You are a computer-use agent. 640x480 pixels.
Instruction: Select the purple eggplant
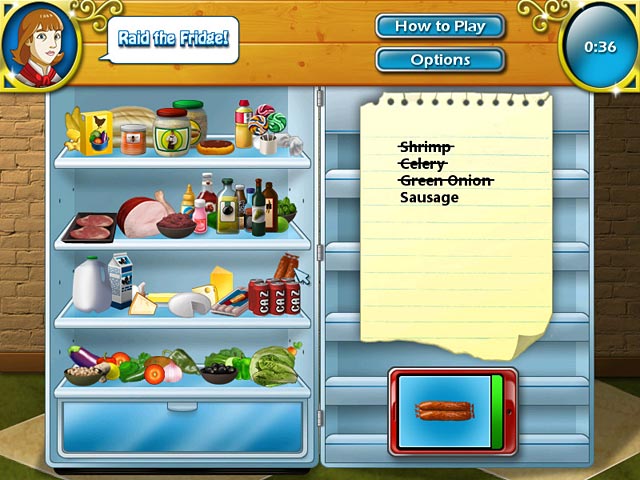click(83, 355)
